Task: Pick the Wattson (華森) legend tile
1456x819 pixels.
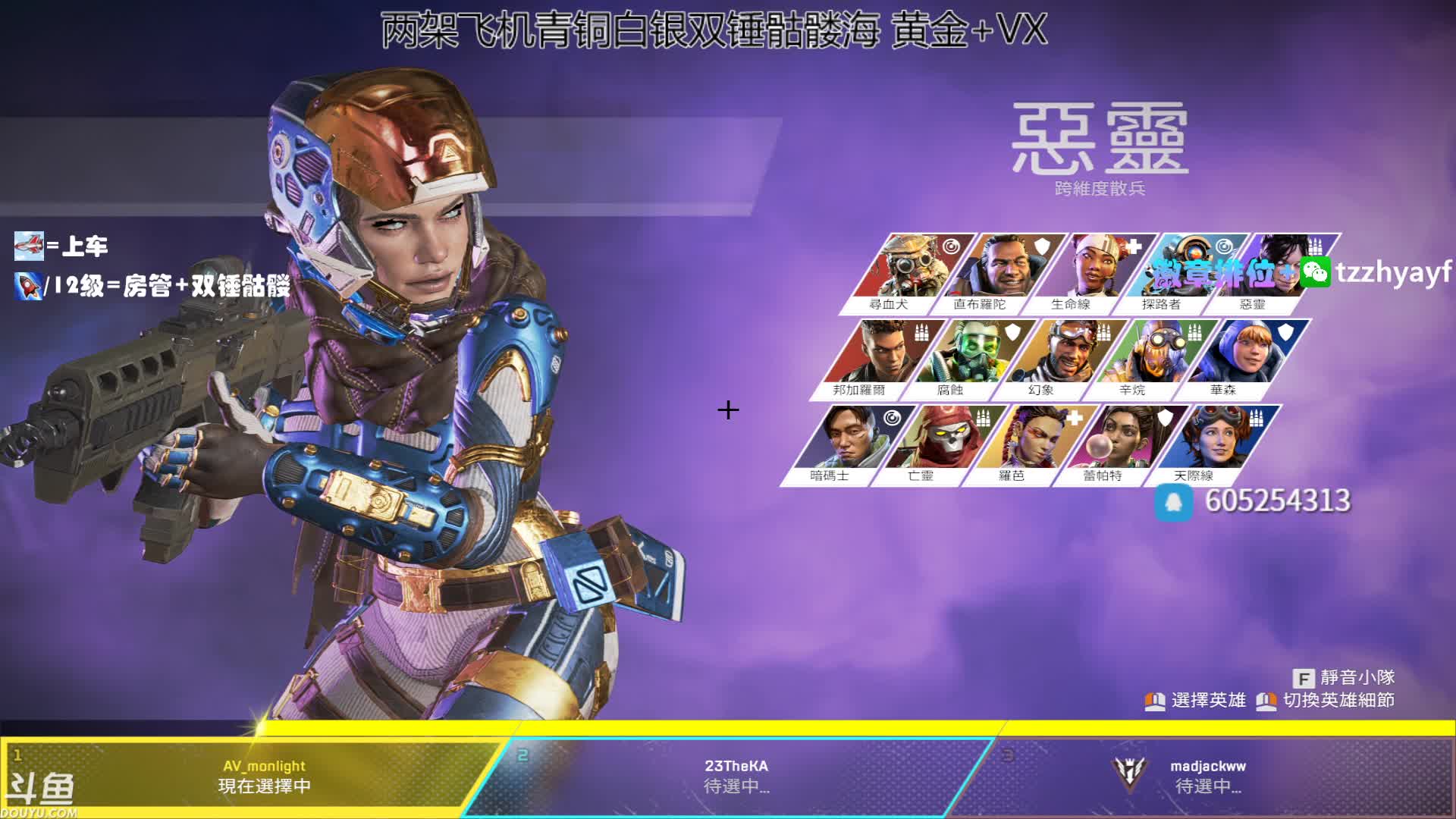Action: [x=1241, y=359]
